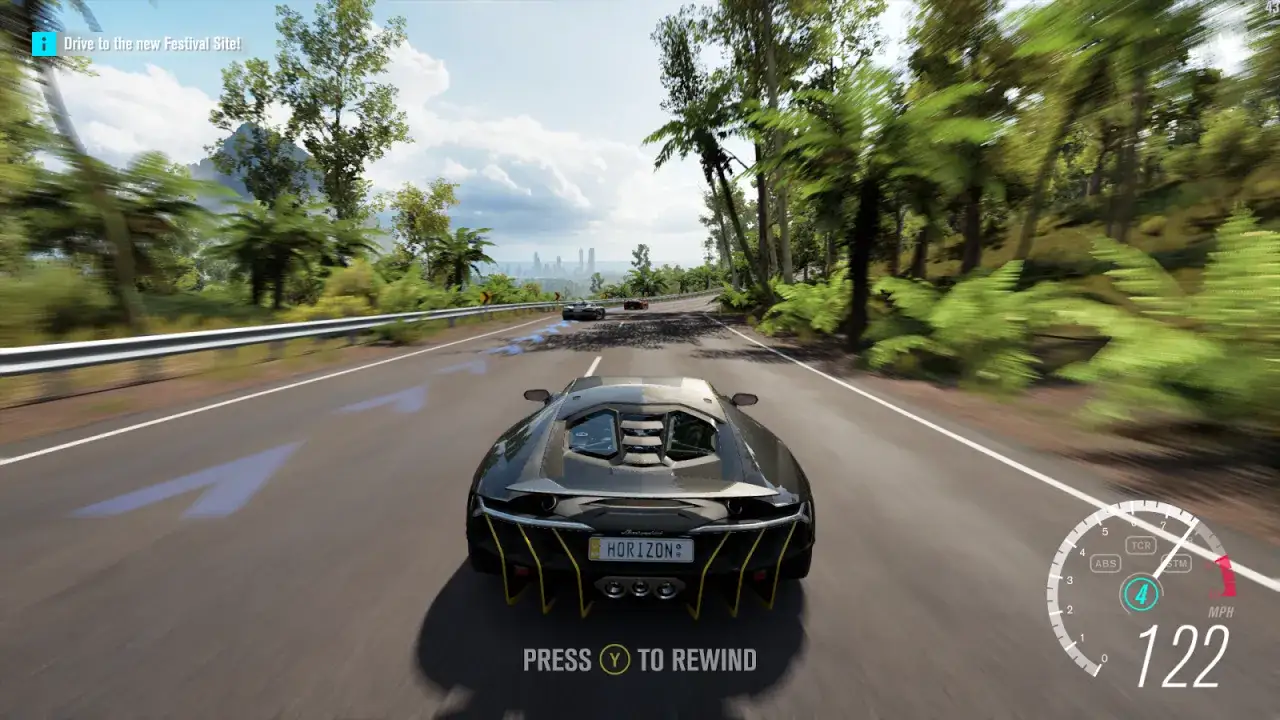Click the blue info icon in the banner

[42, 42]
